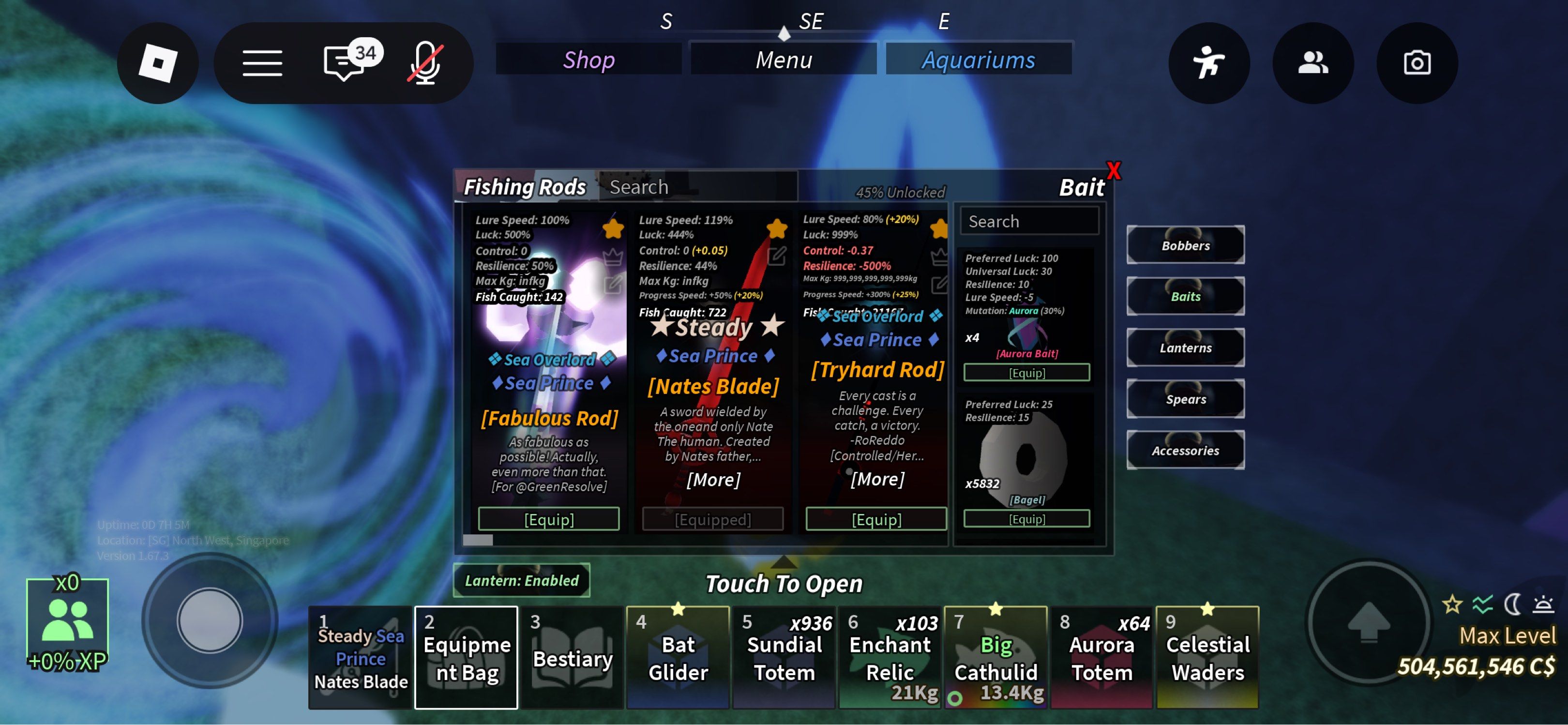The width and height of the screenshot is (1568, 725).
Task: Close the equipment bag with red X
Action: click(1113, 171)
